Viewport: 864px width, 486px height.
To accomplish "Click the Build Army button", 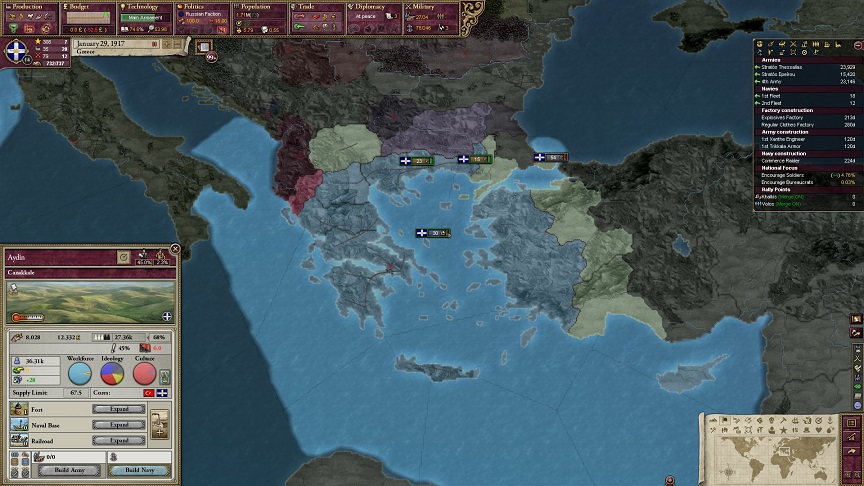I will tap(69, 470).
